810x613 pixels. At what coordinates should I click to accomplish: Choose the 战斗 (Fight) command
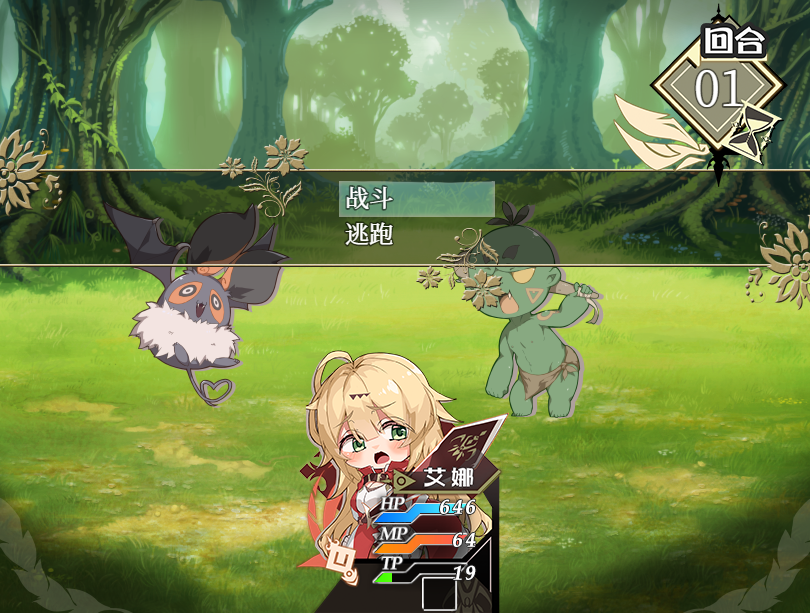coord(416,199)
